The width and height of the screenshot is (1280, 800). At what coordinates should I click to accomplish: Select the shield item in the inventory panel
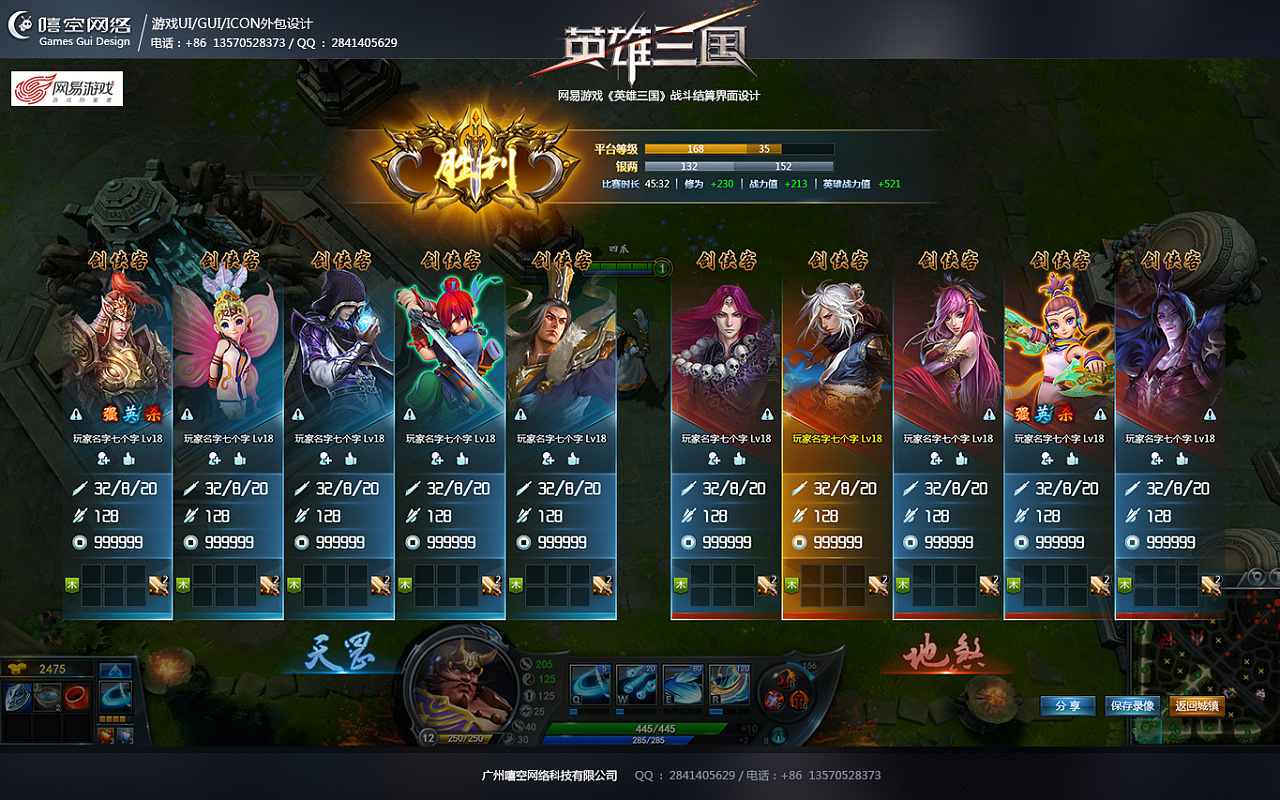16,697
